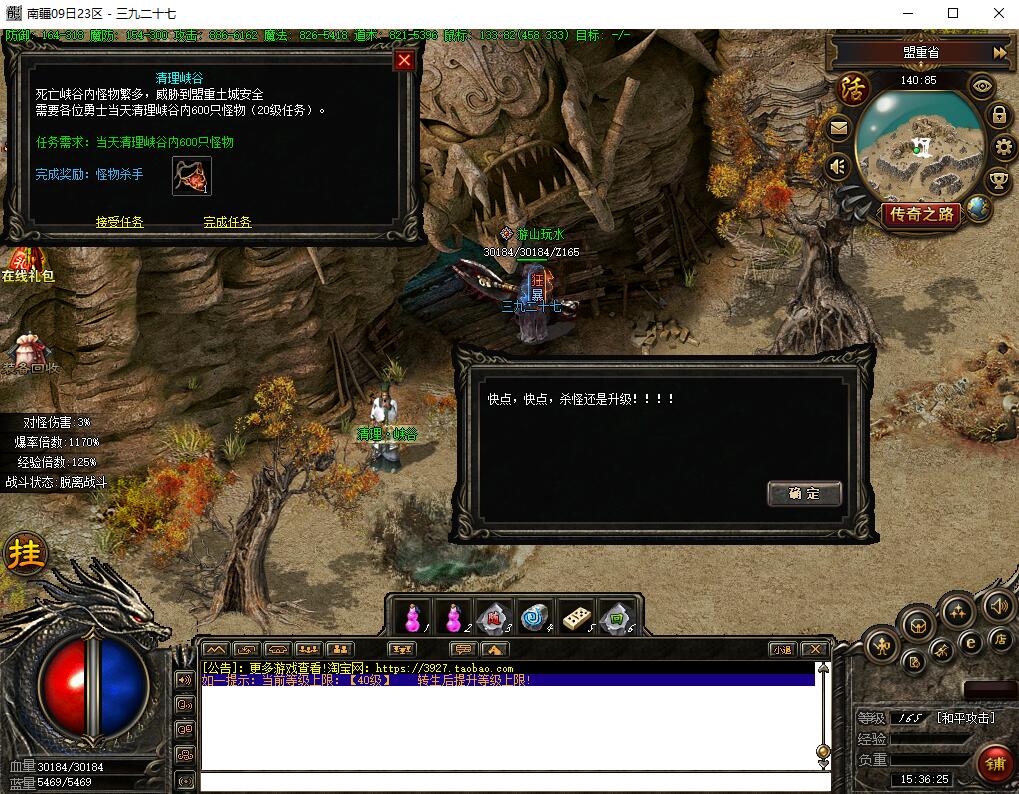Close the 清理峡谷 quest panel

tap(404, 61)
